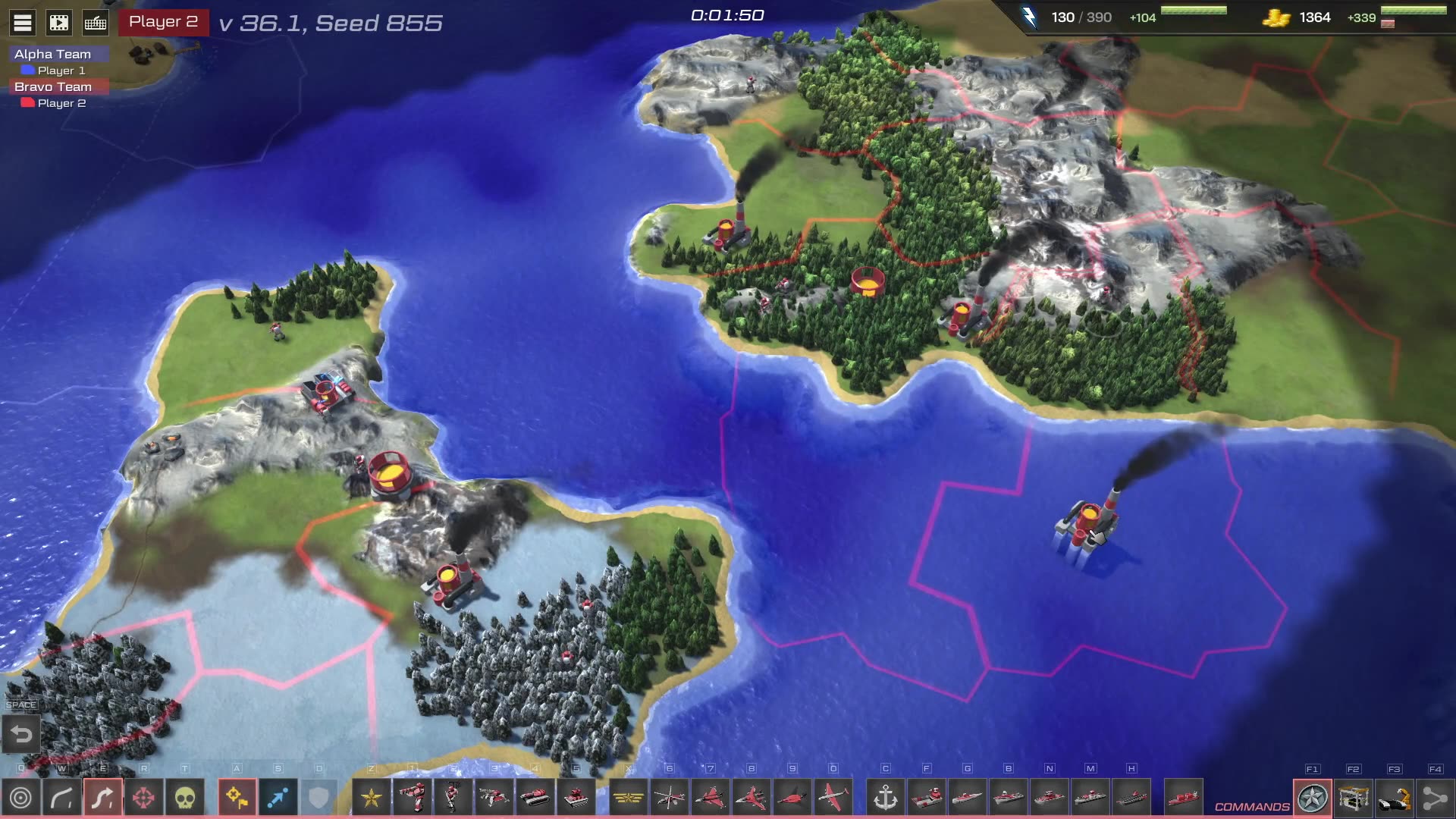Viewport: 1456px width, 819px height.
Task: Toggle the yellow target-and-flag command
Action: pyautogui.click(x=237, y=798)
